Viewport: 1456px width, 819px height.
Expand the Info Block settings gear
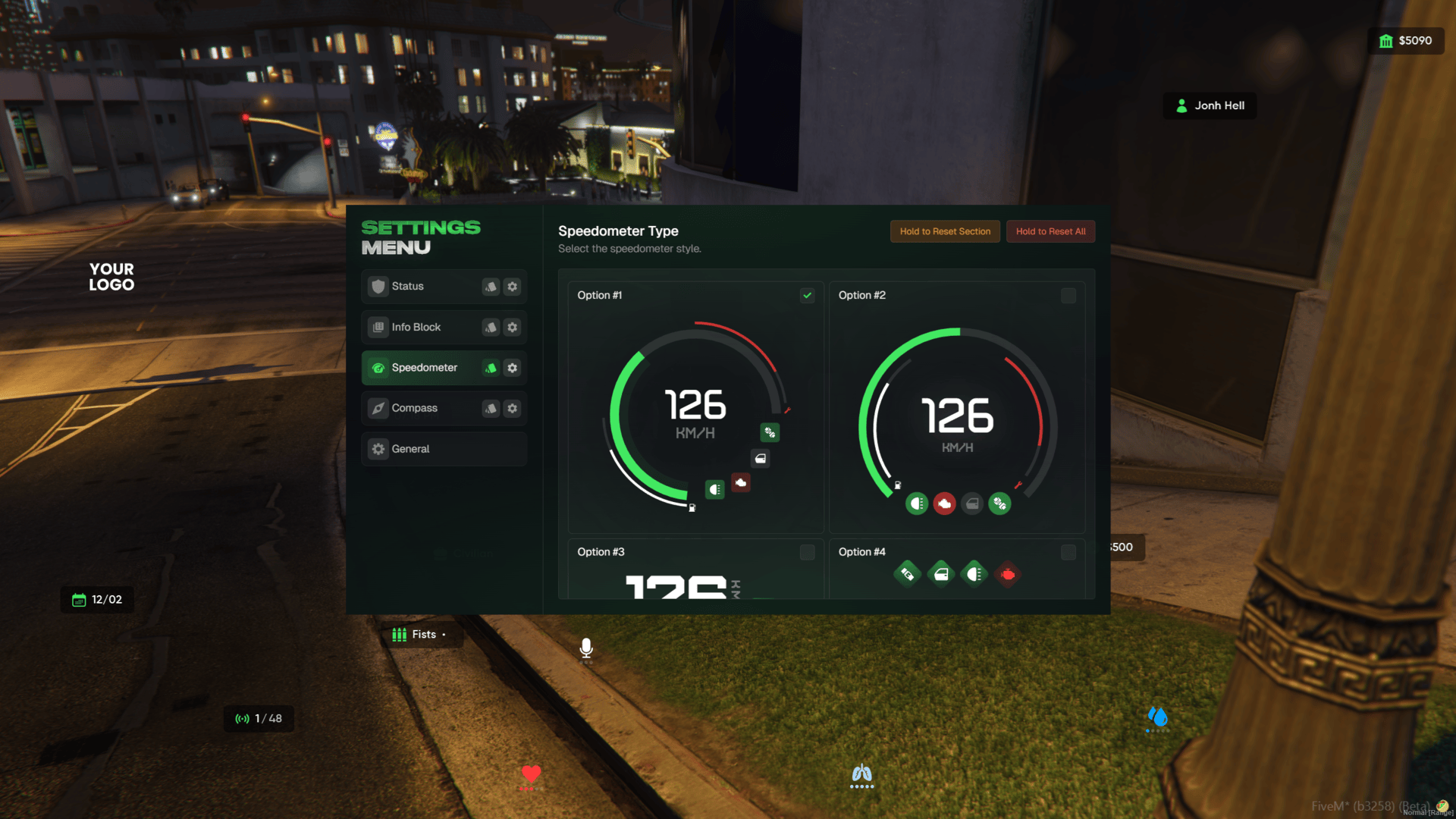[x=512, y=327]
